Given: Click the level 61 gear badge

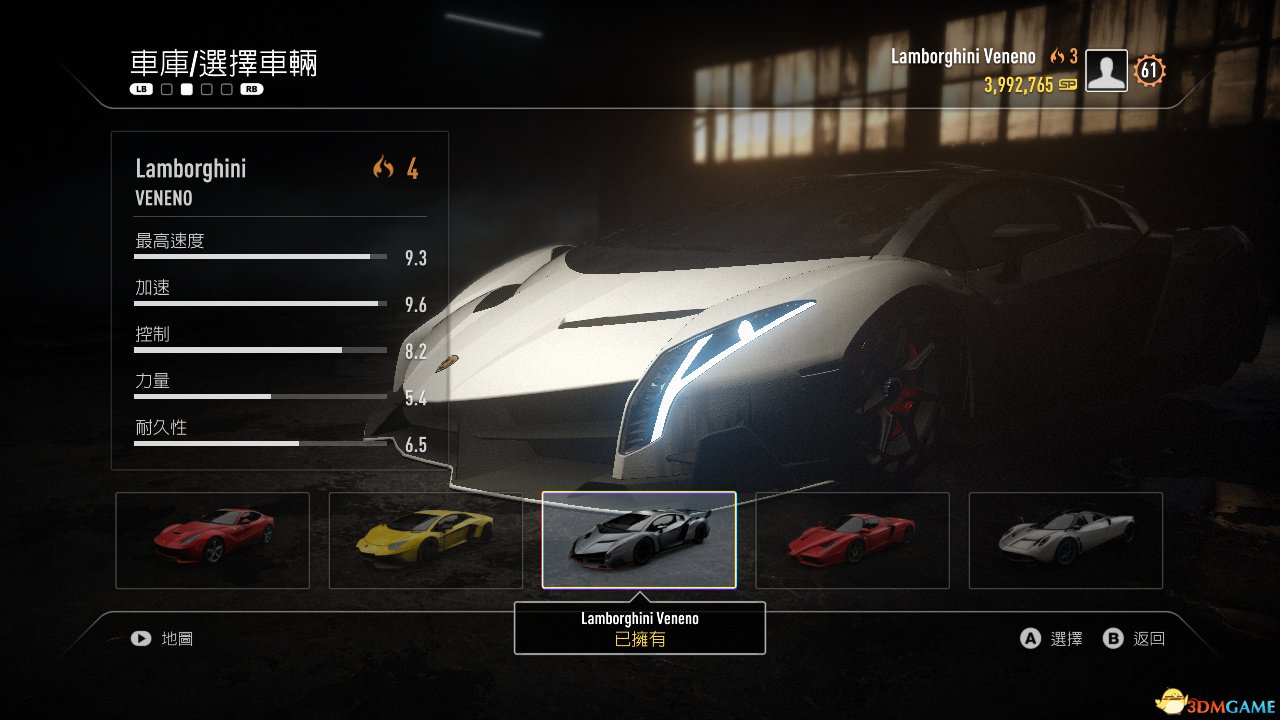Looking at the screenshot, I should click(1150, 71).
